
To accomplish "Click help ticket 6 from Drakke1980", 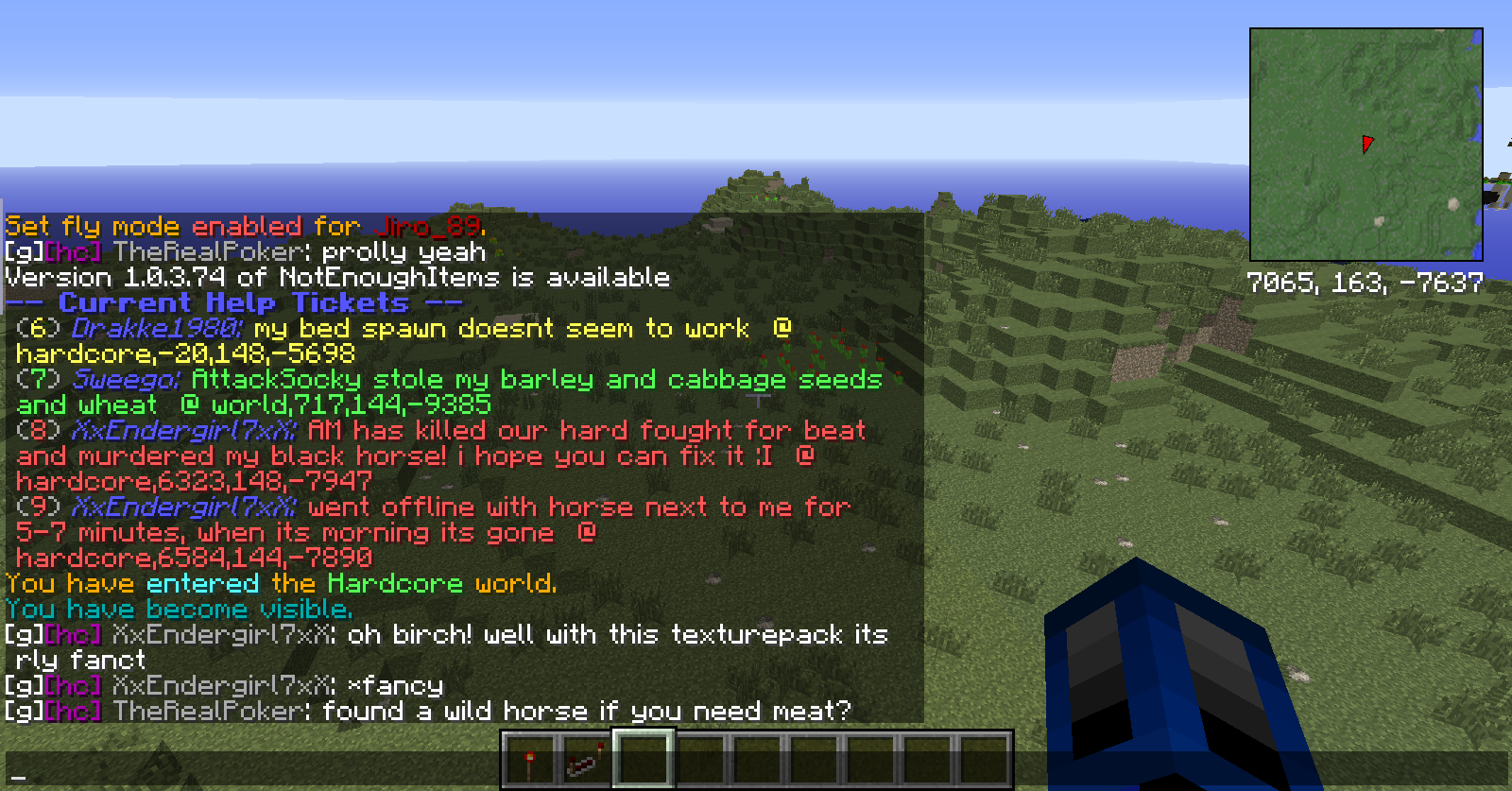I will [x=404, y=341].
